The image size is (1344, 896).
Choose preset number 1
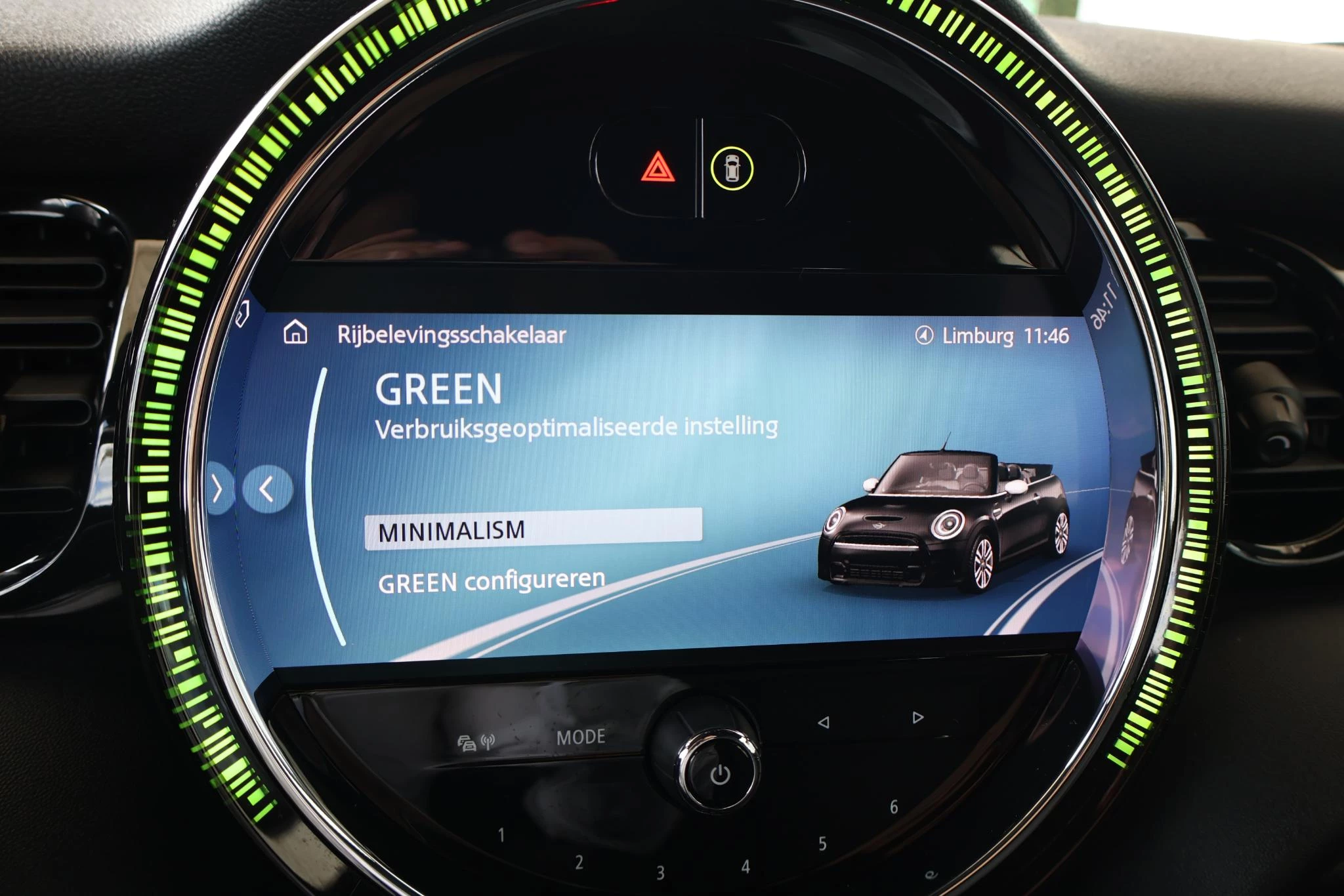coord(501,835)
